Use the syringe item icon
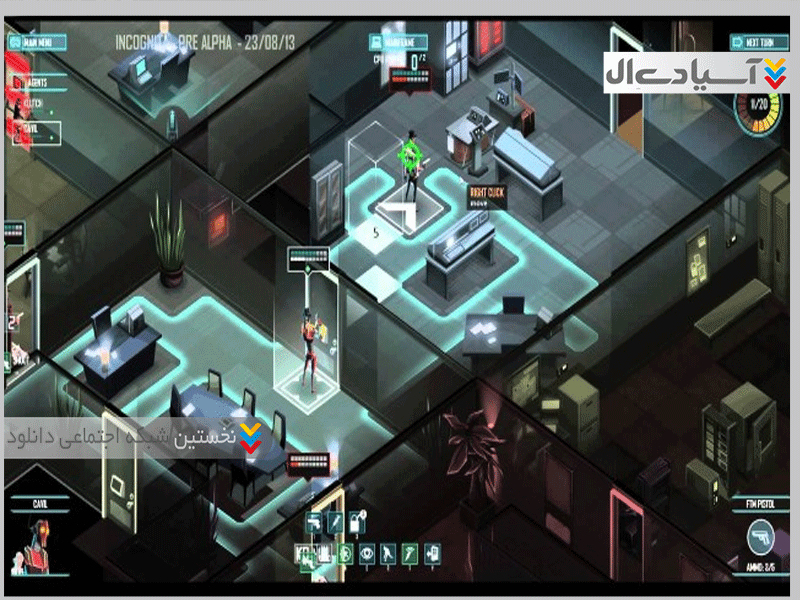Image resolution: width=800 pixels, height=600 pixels. click(x=337, y=522)
